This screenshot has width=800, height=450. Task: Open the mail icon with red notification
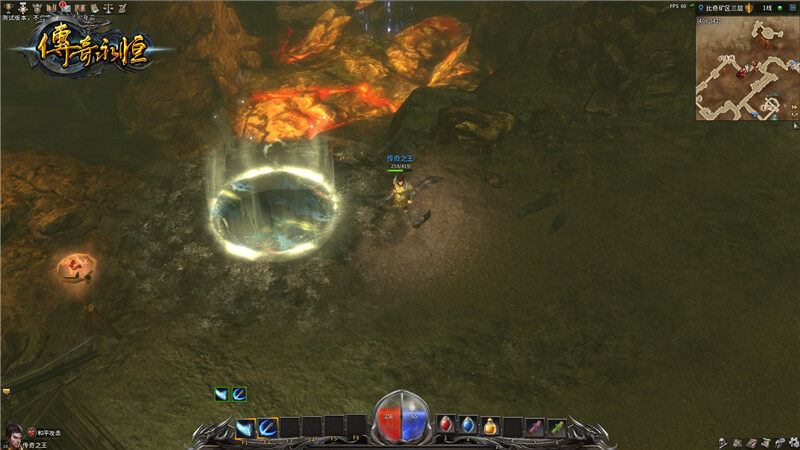(64, 7)
